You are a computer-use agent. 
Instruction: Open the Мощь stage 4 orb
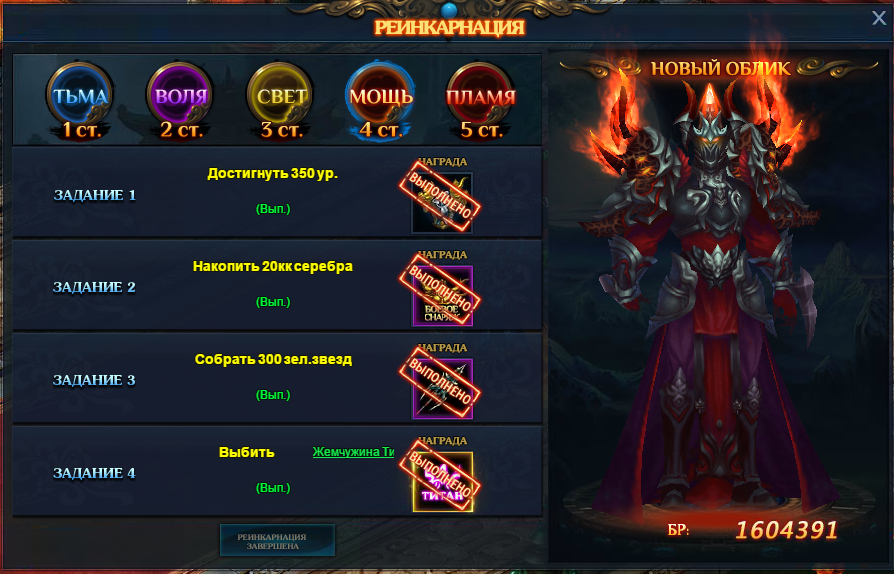click(380, 98)
